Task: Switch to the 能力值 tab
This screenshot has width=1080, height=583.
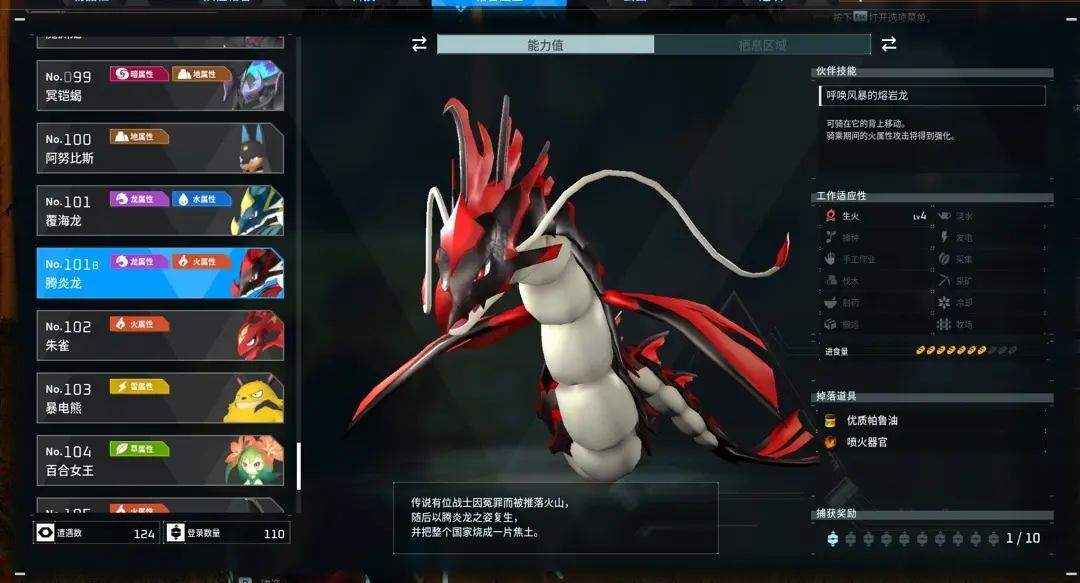Action: (x=546, y=45)
